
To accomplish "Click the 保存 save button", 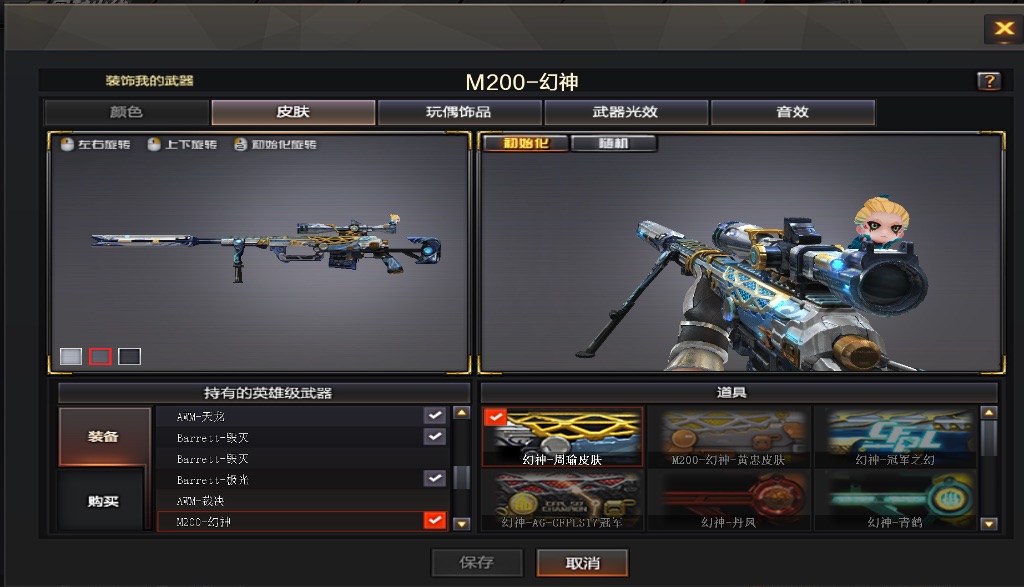I will pyautogui.click(x=477, y=563).
